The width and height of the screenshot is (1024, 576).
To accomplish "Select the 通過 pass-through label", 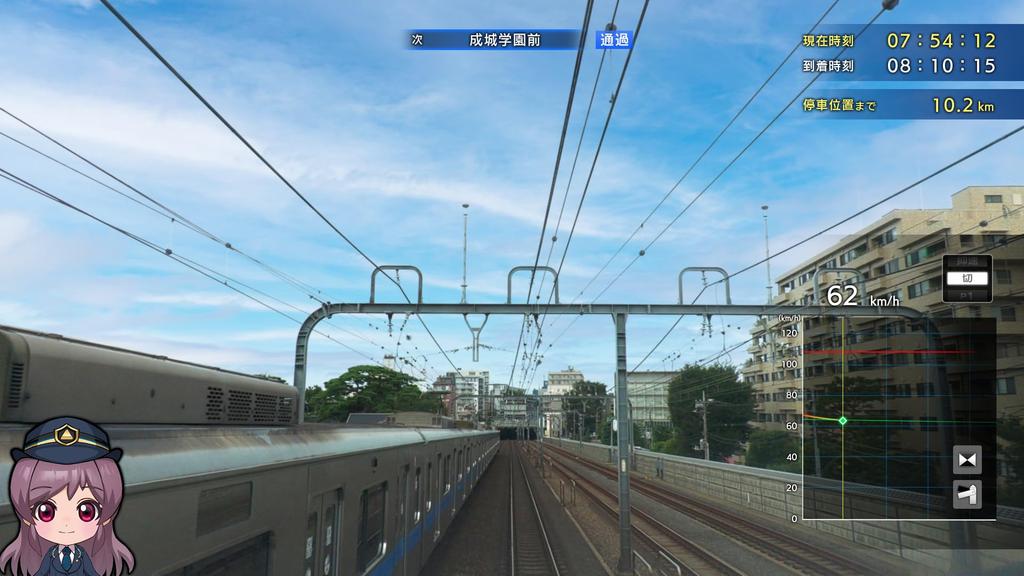I will [614, 40].
